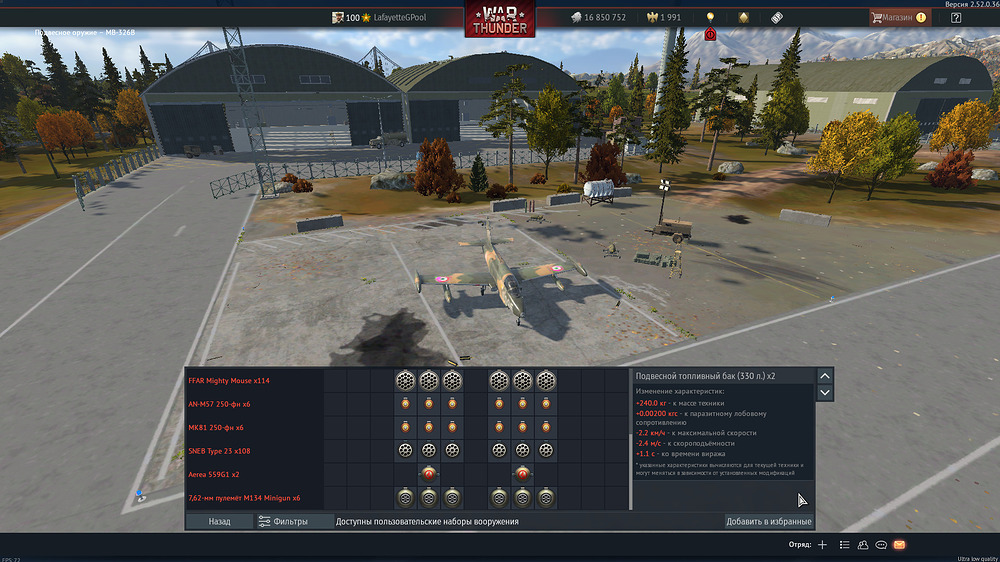
Task: Open player profile LafayetteGPool
Action: coord(400,17)
